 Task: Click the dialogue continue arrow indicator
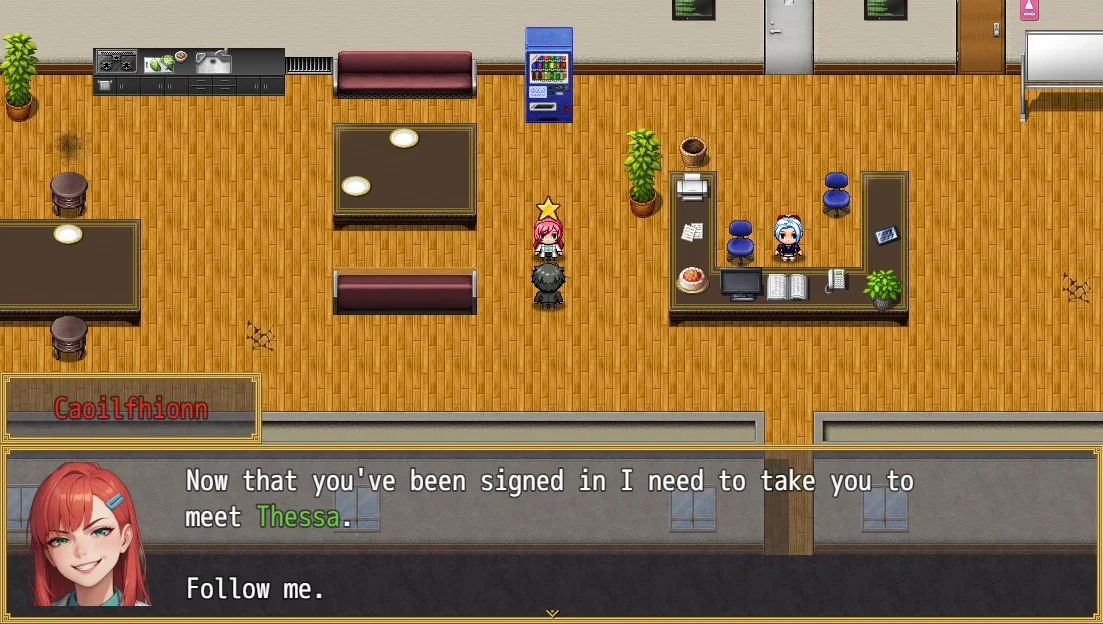(x=551, y=613)
